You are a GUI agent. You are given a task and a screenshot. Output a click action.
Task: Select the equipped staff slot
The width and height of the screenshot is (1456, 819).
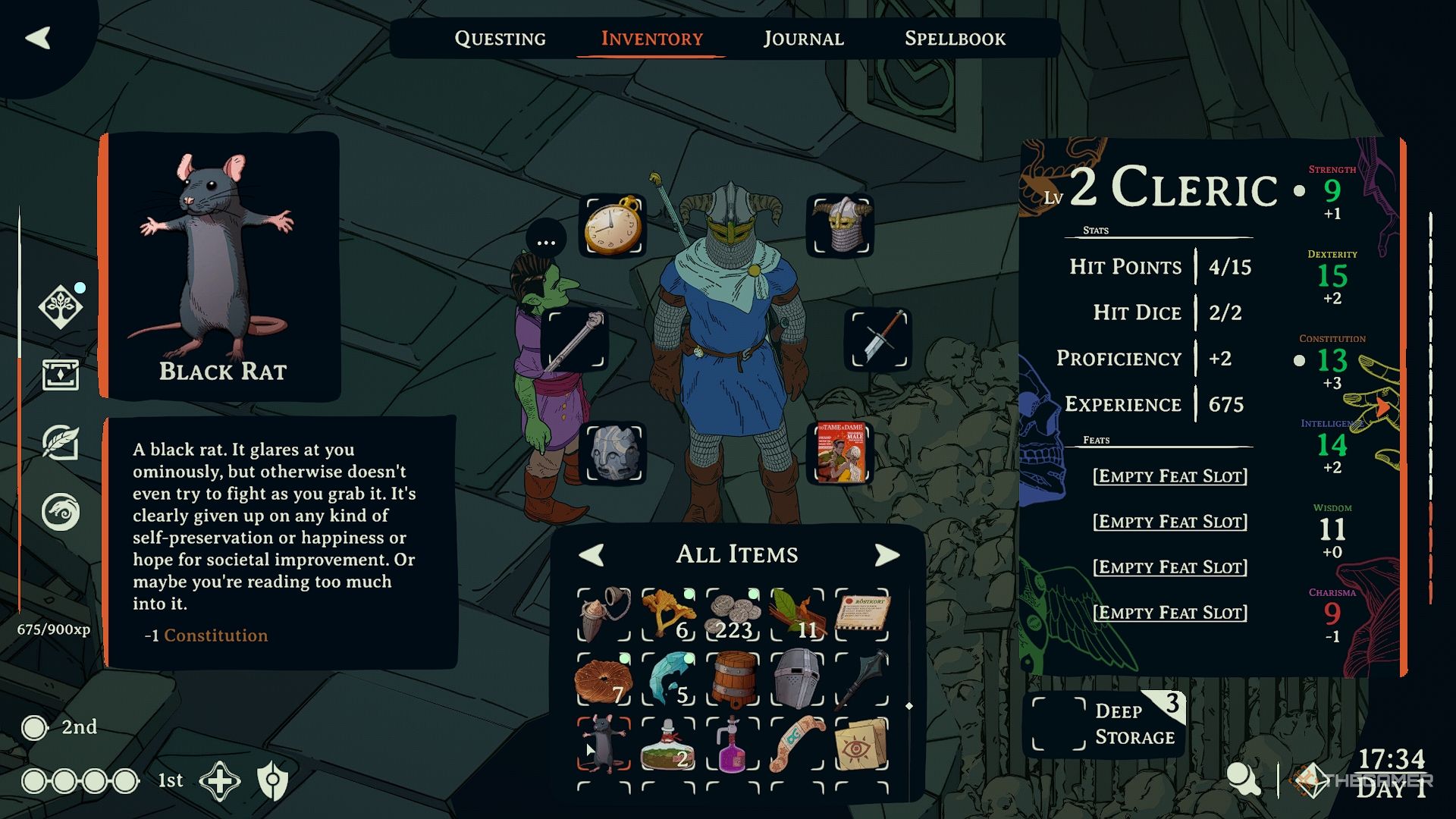(575, 339)
